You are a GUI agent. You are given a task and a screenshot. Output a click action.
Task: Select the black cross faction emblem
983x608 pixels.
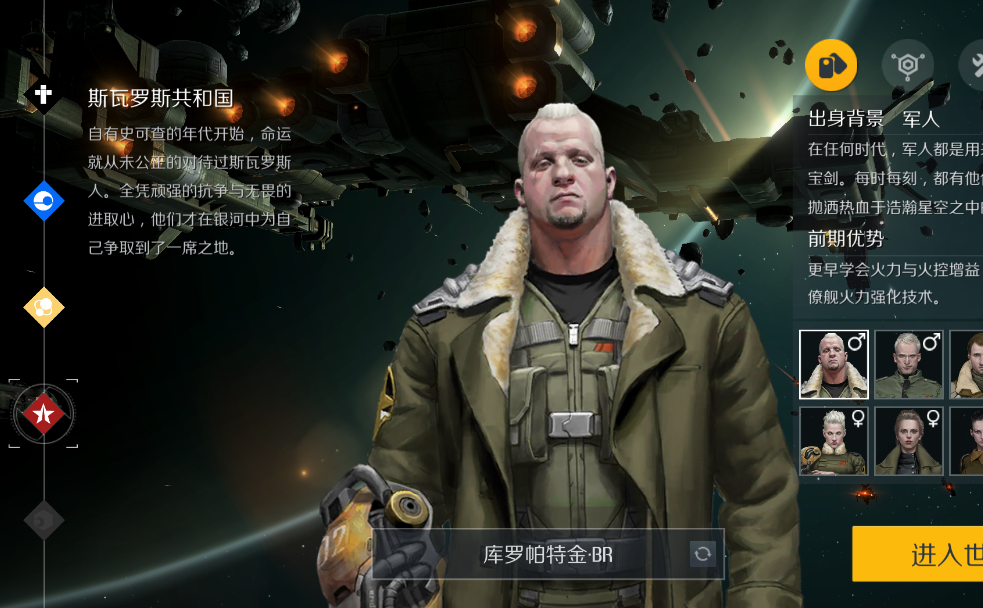(43, 95)
